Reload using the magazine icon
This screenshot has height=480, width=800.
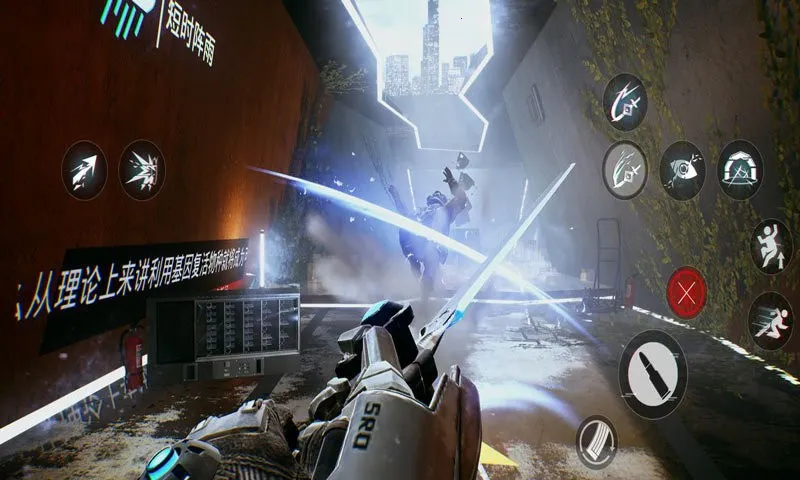coord(597,441)
